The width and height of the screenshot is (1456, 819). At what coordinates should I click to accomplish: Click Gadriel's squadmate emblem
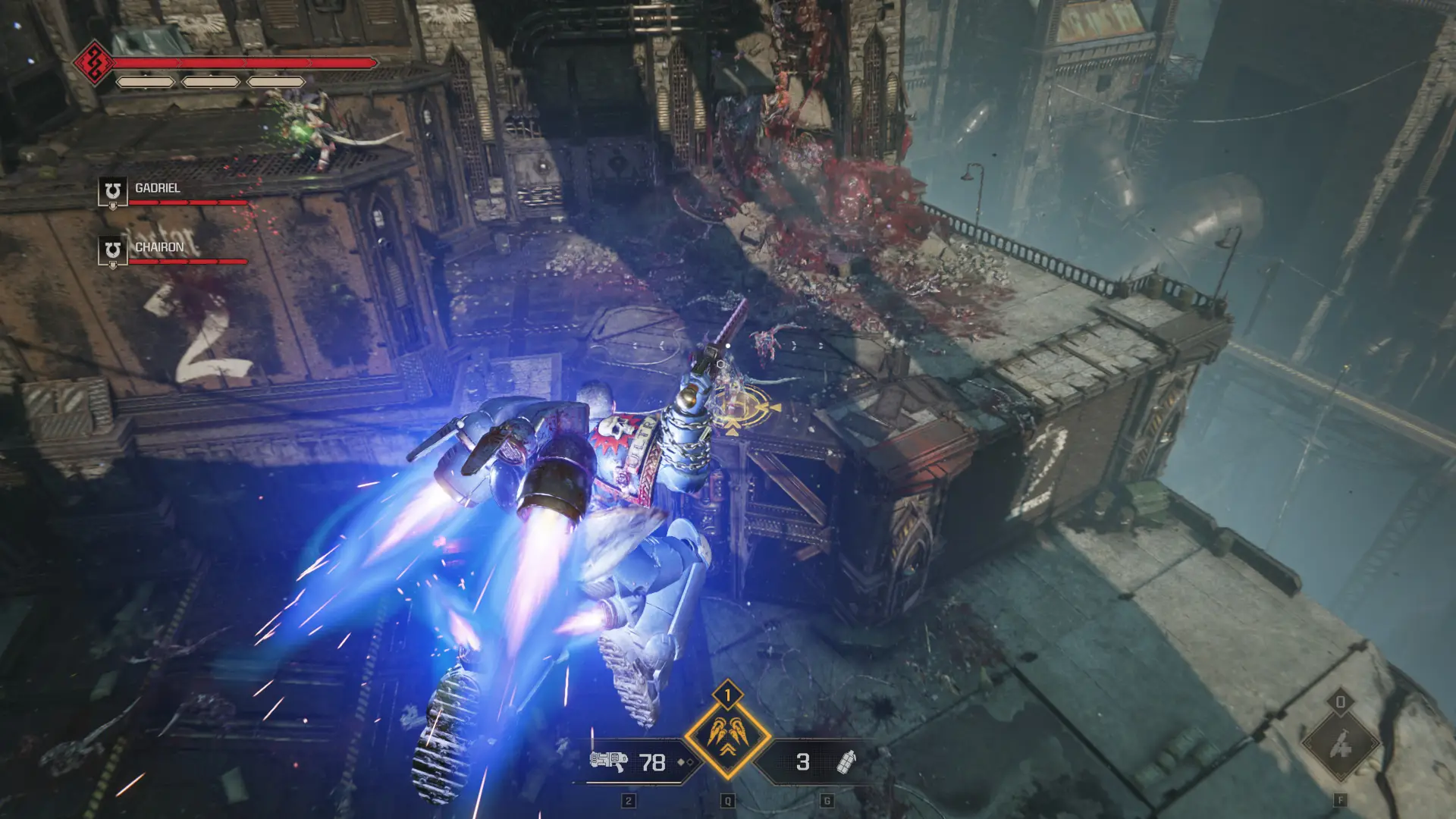click(112, 191)
